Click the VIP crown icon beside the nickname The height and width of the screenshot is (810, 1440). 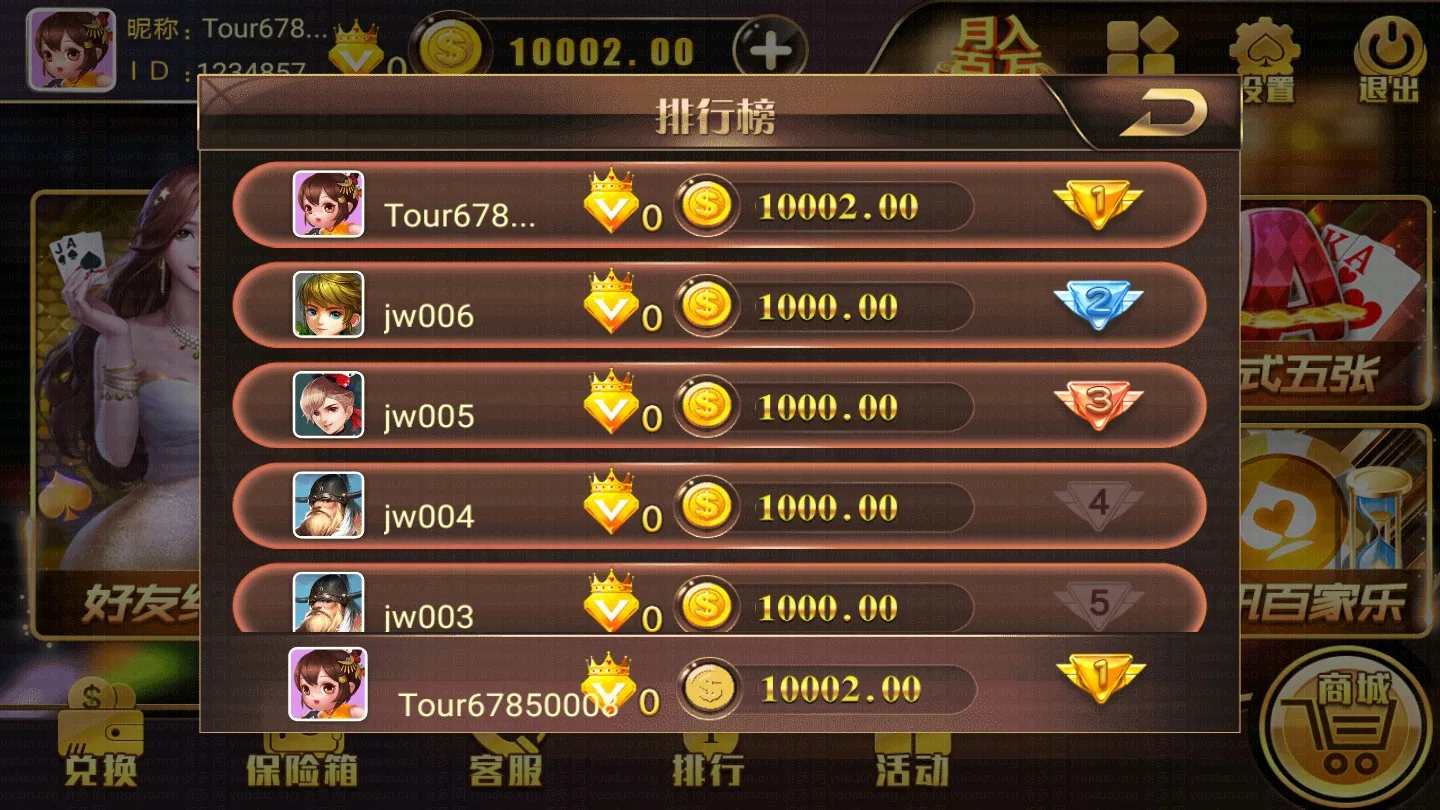(x=355, y=45)
